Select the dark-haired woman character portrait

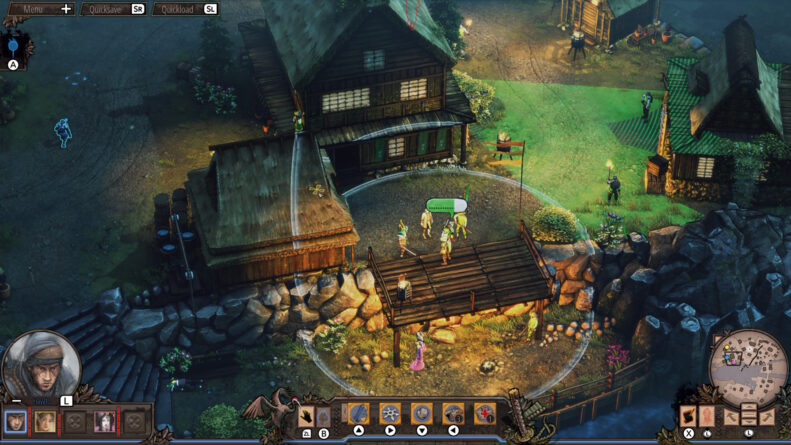tap(104, 421)
